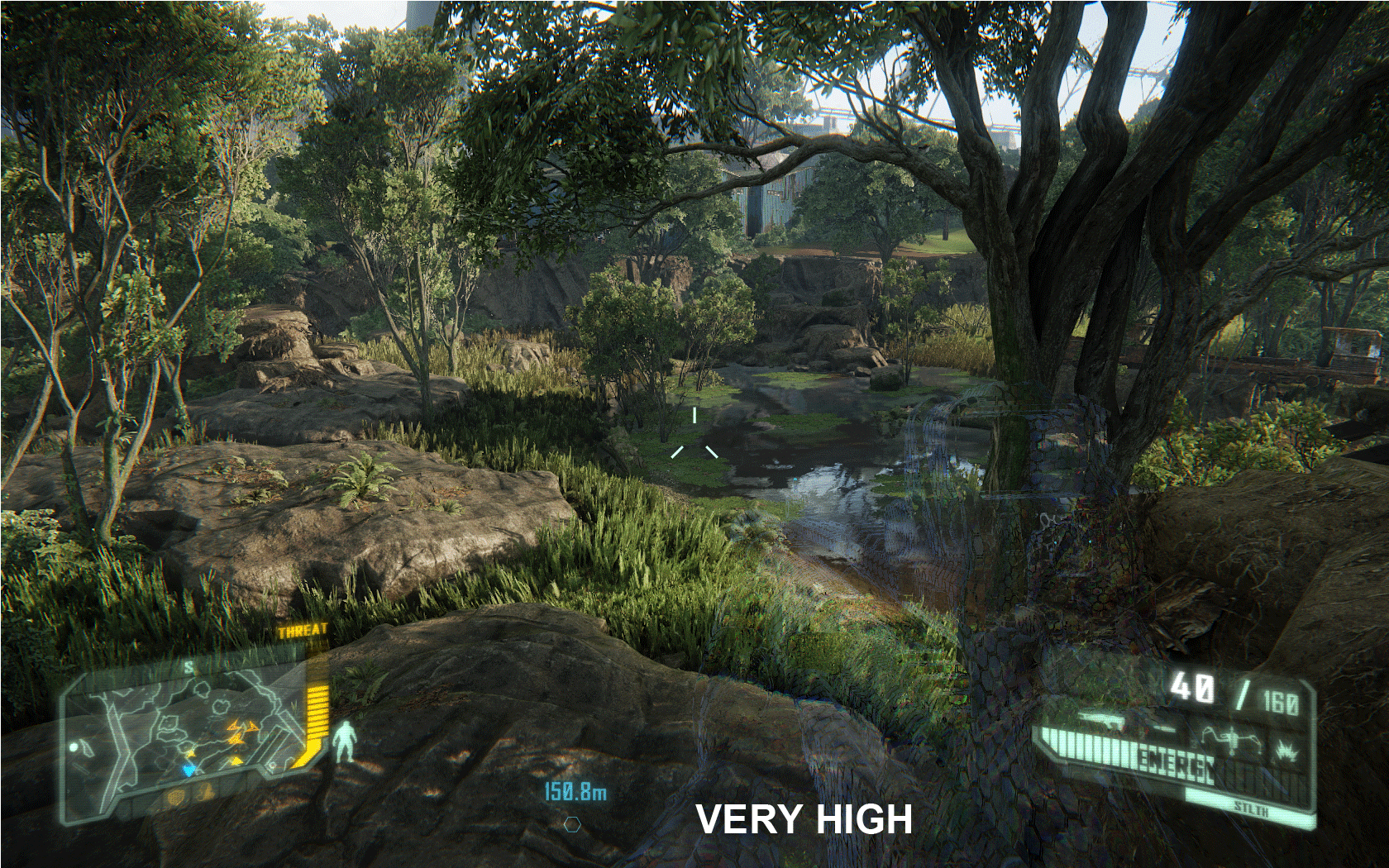The height and width of the screenshot is (868, 1389).
Task: Click the hexagonal objective waypoint marker
Action: click(572, 824)
